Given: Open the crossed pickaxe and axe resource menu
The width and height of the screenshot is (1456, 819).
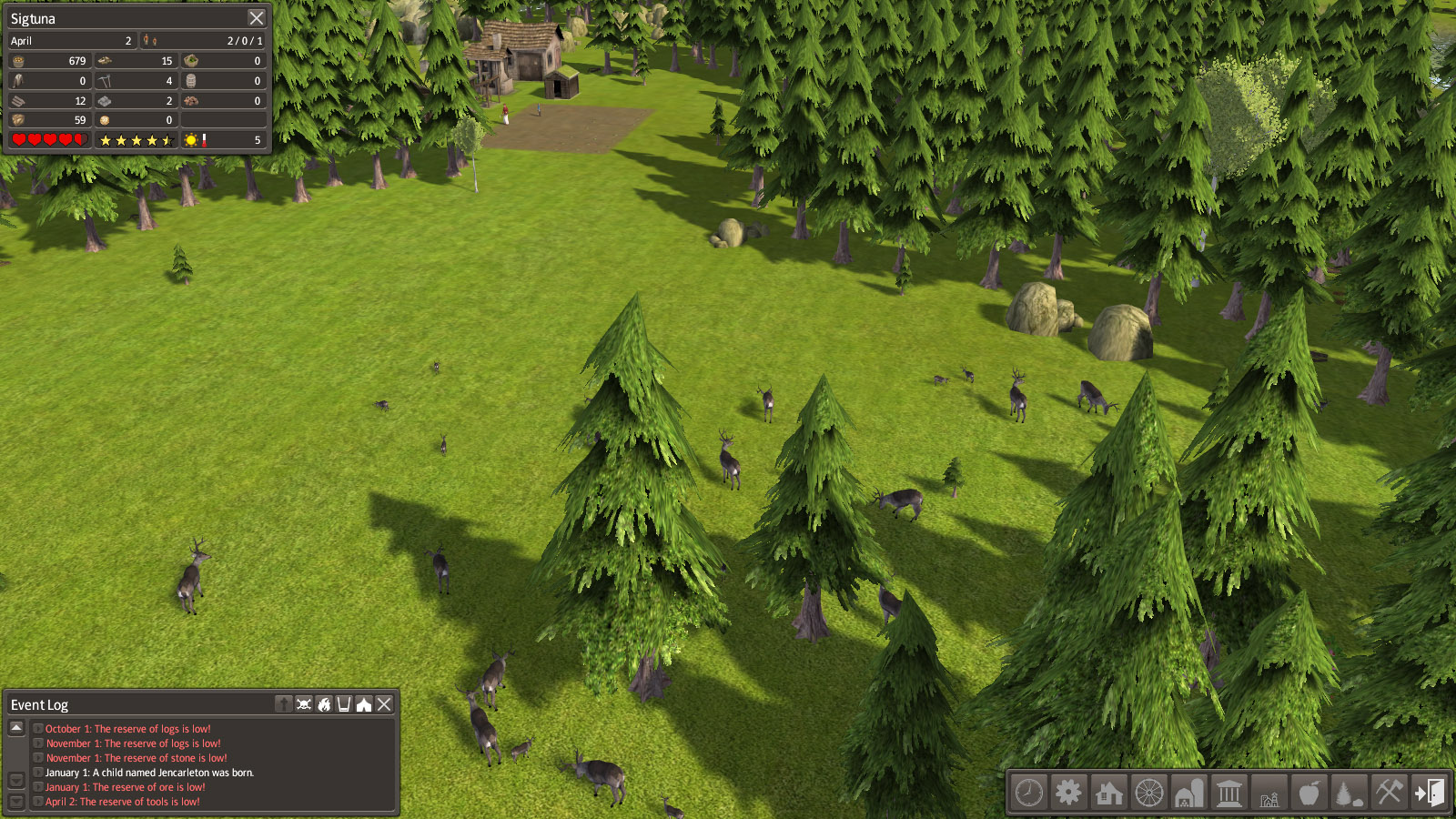Looking at the screenshot, I should (1389, 793).
